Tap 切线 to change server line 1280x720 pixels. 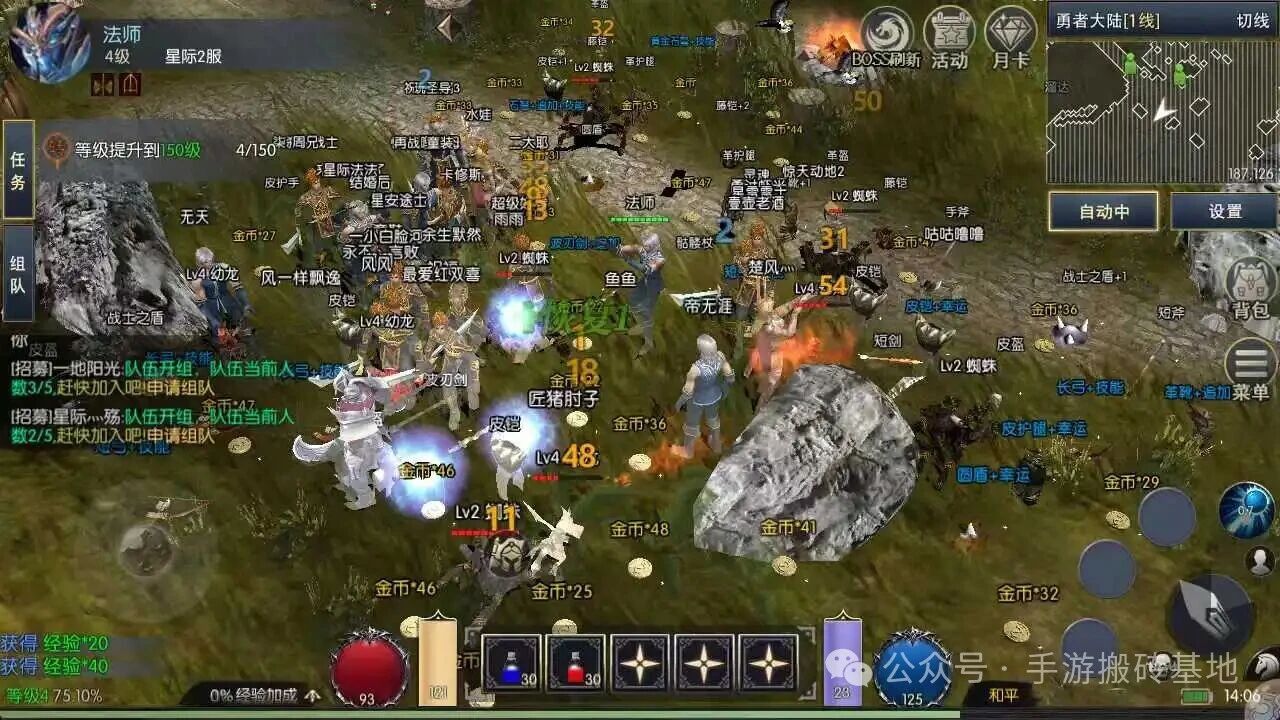click(x=1252, y=19)
